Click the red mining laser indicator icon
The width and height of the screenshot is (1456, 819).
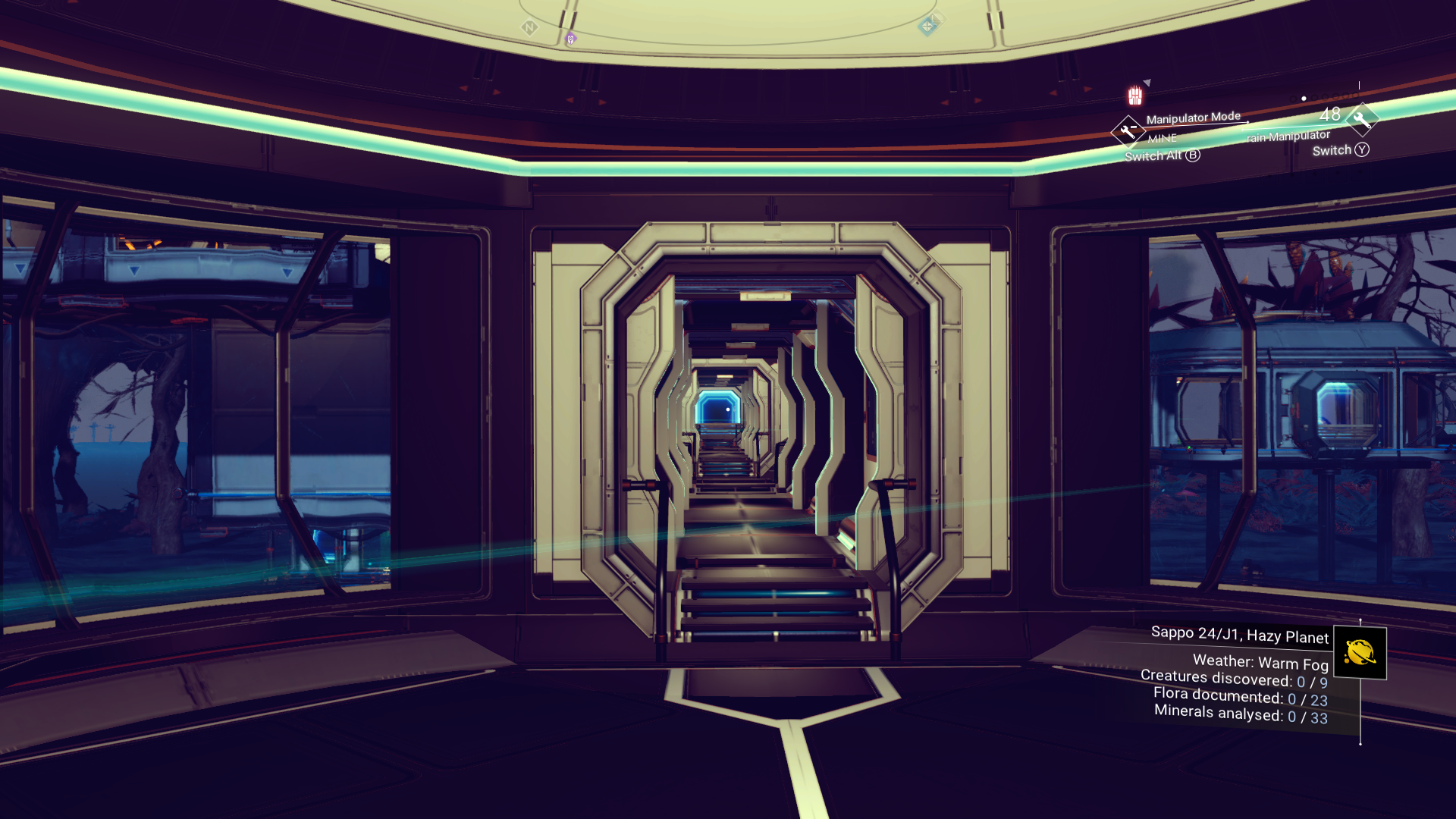[x=1134, y=96]
